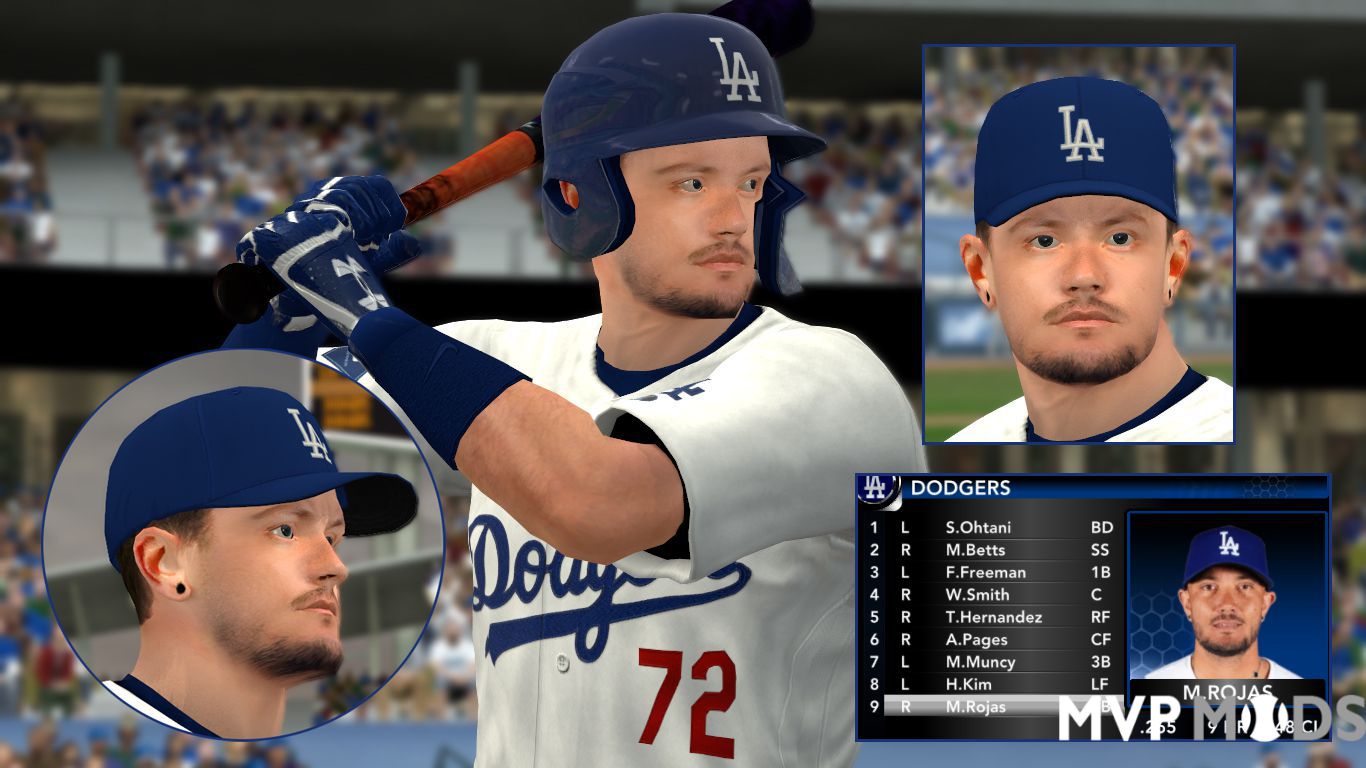The width and height of the screenshot is (1366, 768).
Task: Choose the A.Pages lineup row
Action: coord(976,640)
